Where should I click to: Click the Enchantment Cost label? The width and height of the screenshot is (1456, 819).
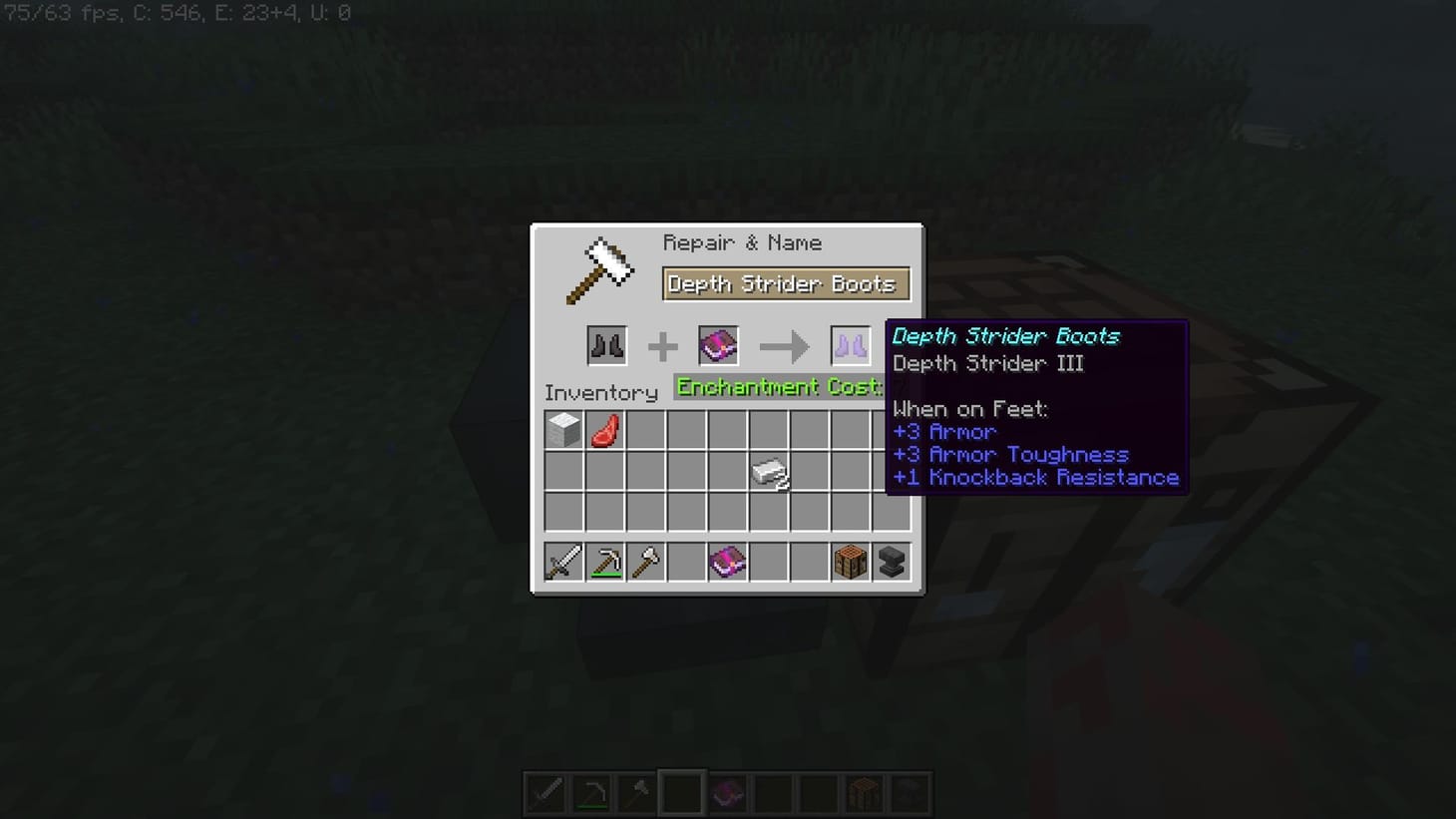(779, 387)
